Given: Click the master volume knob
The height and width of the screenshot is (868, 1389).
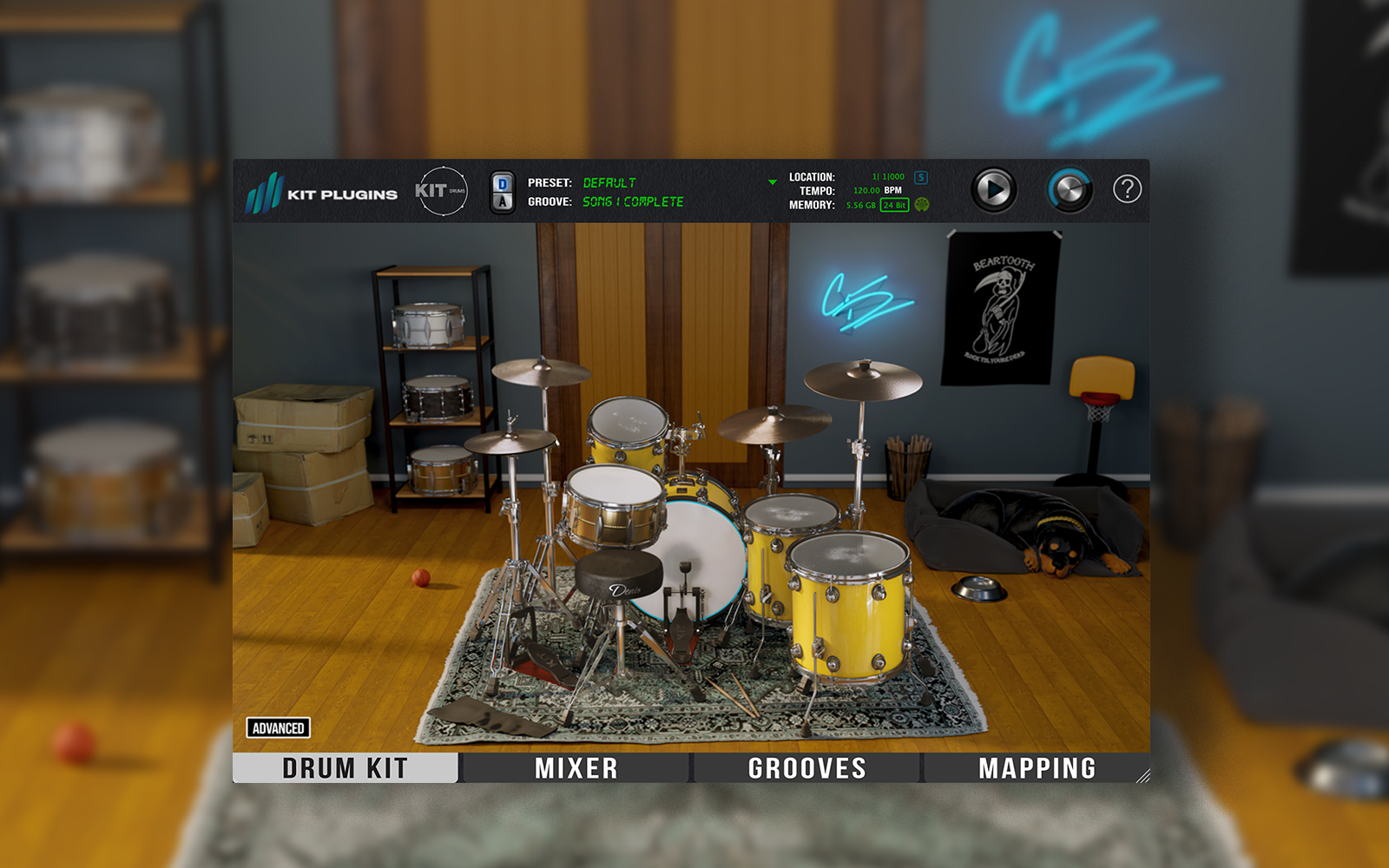Looking at the screenshot, I should click(1070, 189).
